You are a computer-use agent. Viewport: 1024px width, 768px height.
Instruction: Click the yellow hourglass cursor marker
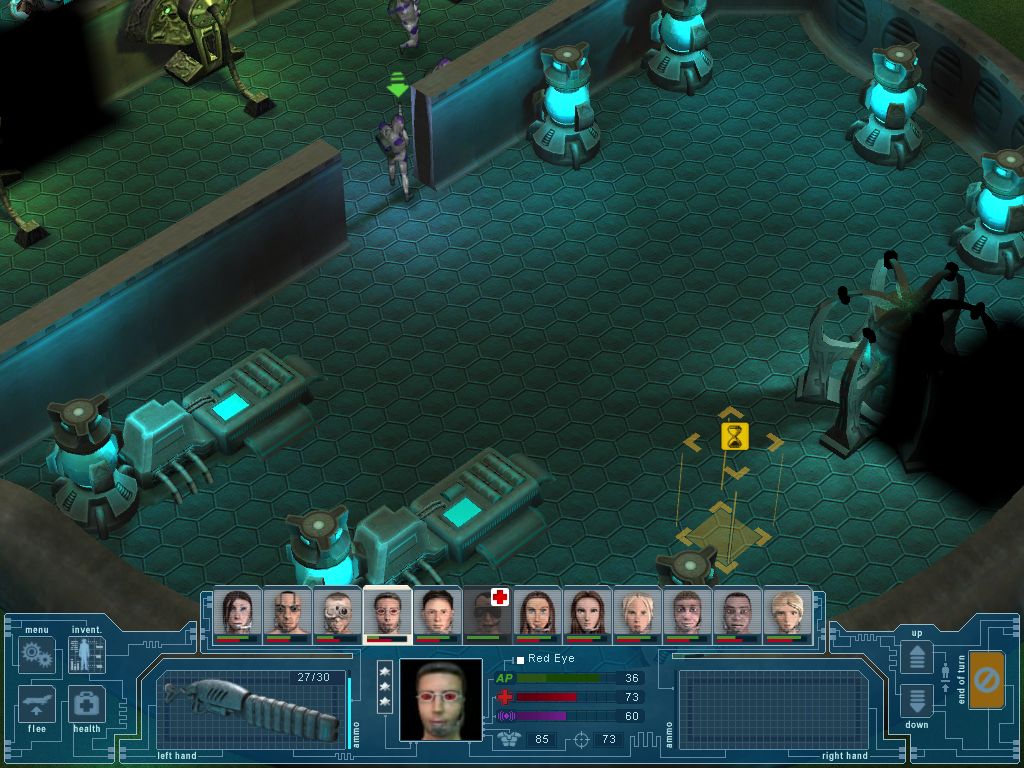click(x=735, y=437)
